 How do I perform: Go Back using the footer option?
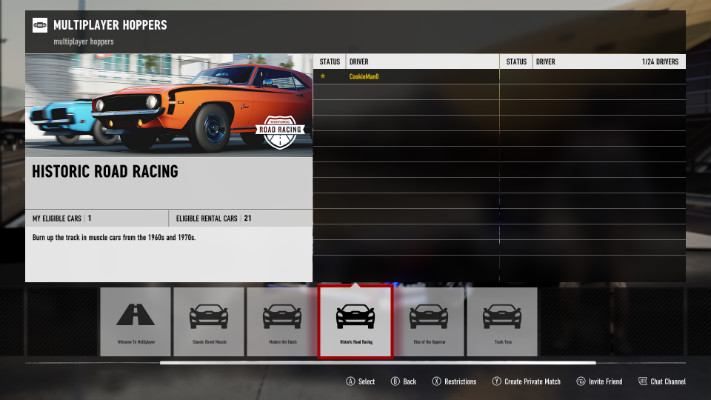pos(403,381)
